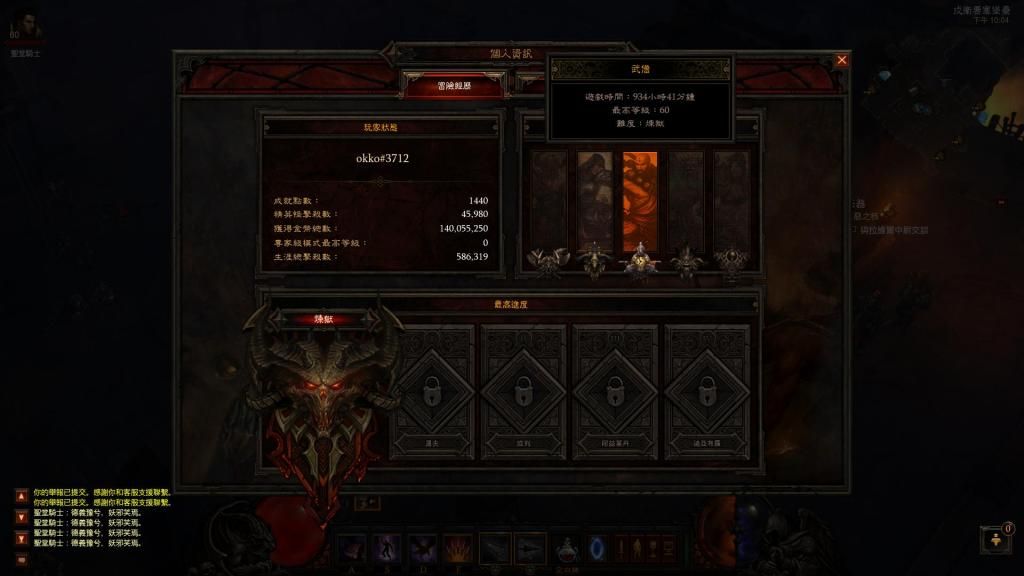Image resolution: width=1024 pixels, height=576 pixels.
Task: Close the profile window with the X
Action: 841,60
